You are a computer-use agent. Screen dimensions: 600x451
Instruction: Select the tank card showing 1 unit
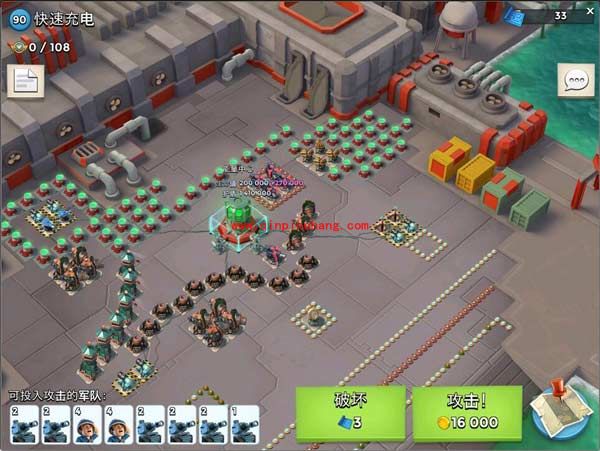[245, 424]
